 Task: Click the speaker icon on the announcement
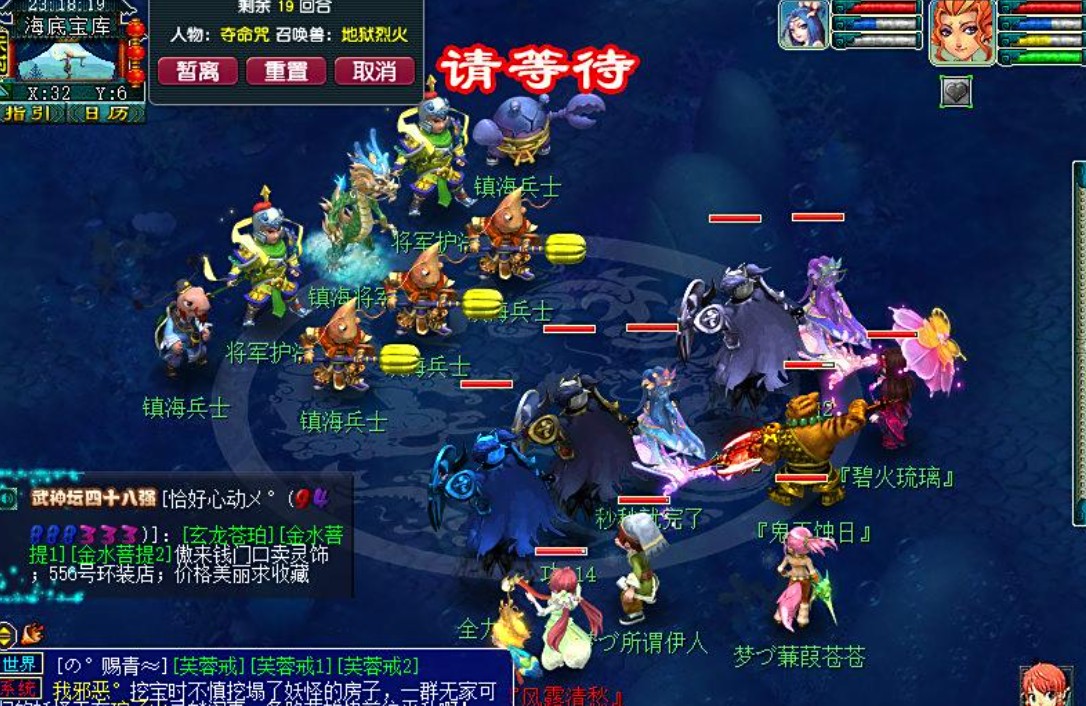pyautogui.click(x=9, y=497)
